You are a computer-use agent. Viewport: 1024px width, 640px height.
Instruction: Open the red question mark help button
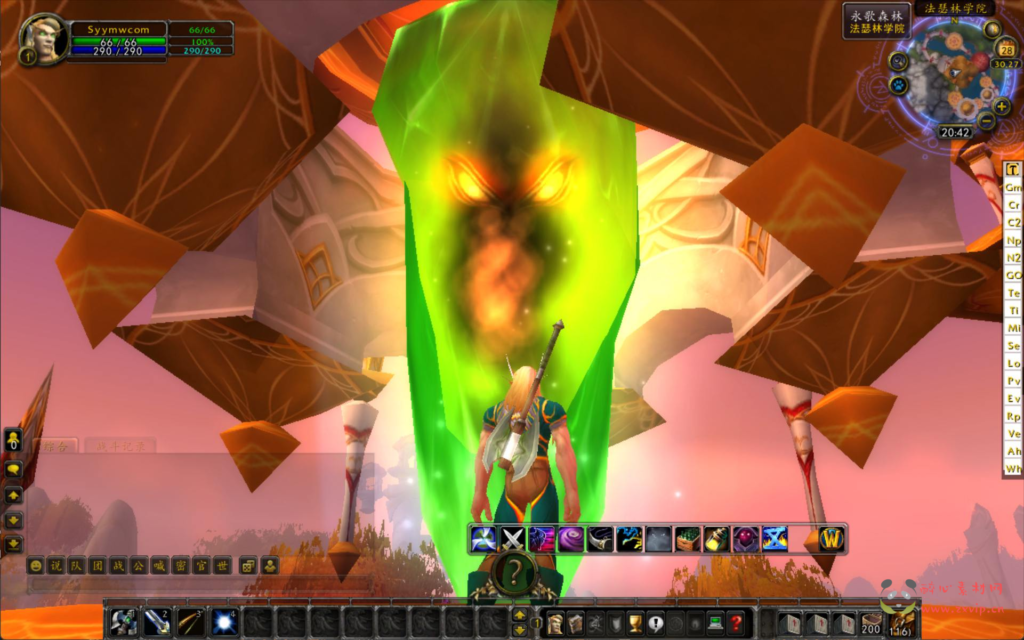click(x=736, y=622)
